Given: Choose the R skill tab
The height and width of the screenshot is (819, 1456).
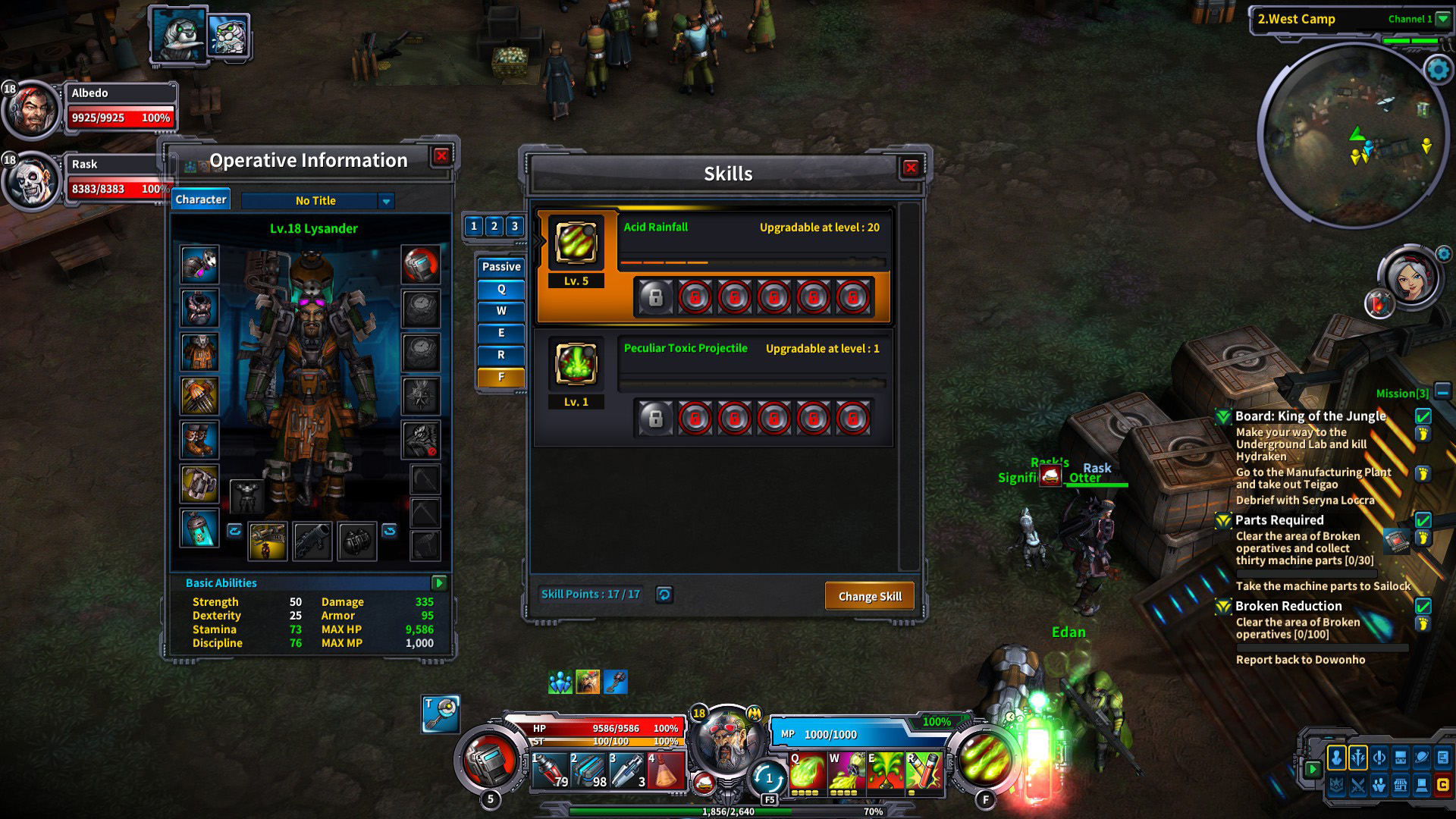Looking at the screenshot, I should (x=501, y=355).
